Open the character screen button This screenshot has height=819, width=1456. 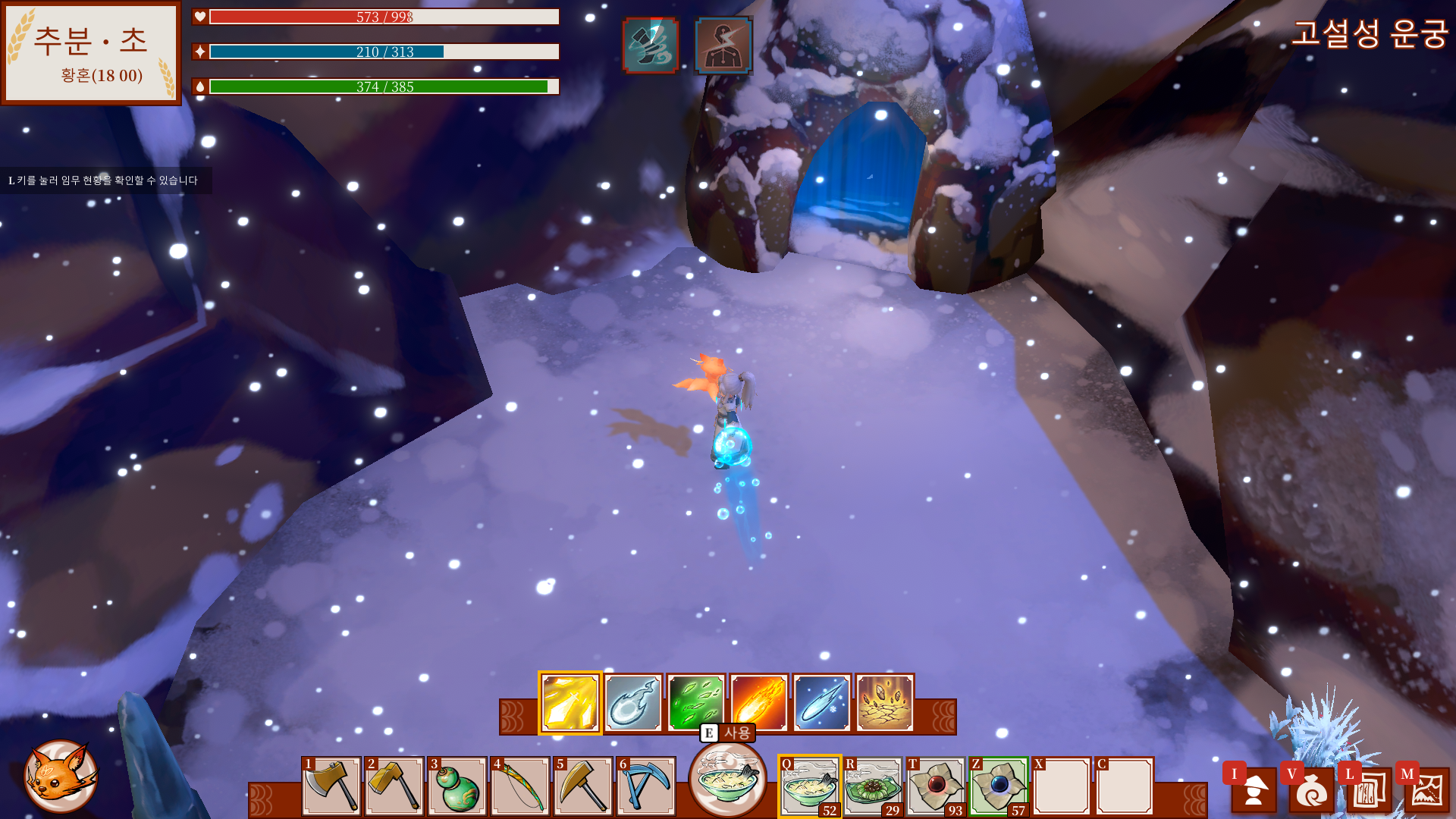click(1254, 790)
